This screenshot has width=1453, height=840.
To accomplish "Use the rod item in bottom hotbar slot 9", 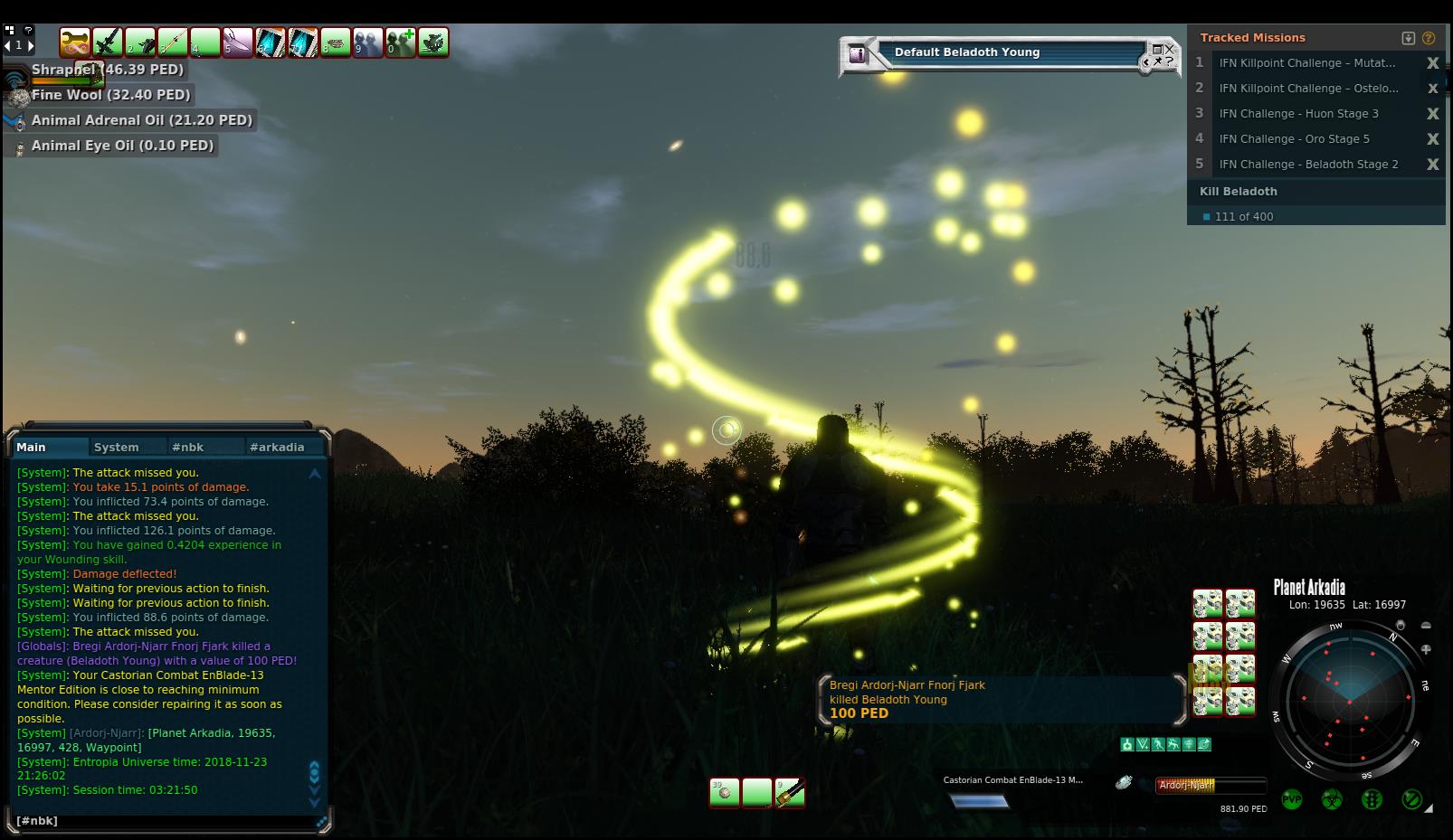I will point(789,793).
